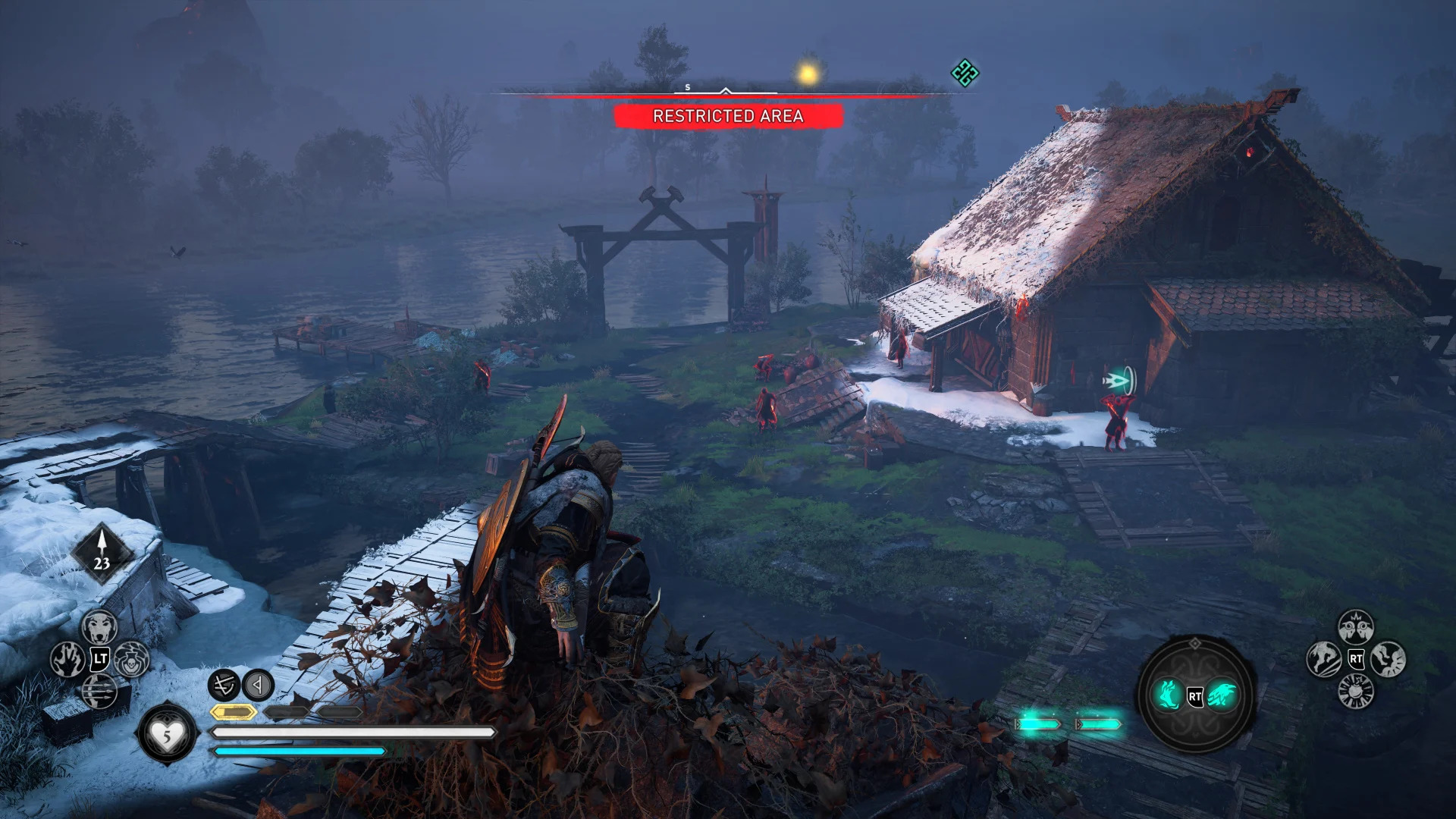
Task: Trigger the leaping dive kick ability
Action: (1323, 658)
